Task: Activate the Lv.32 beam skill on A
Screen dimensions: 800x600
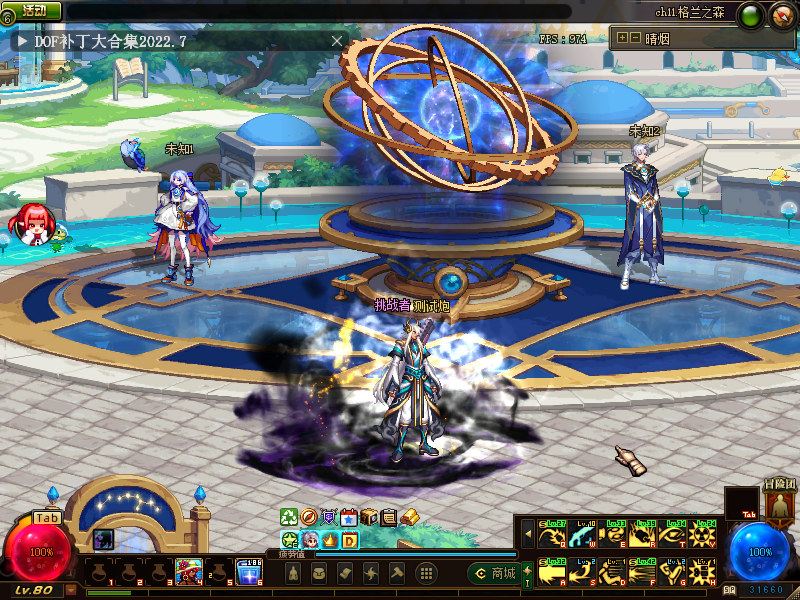Action: pos(550,572)
